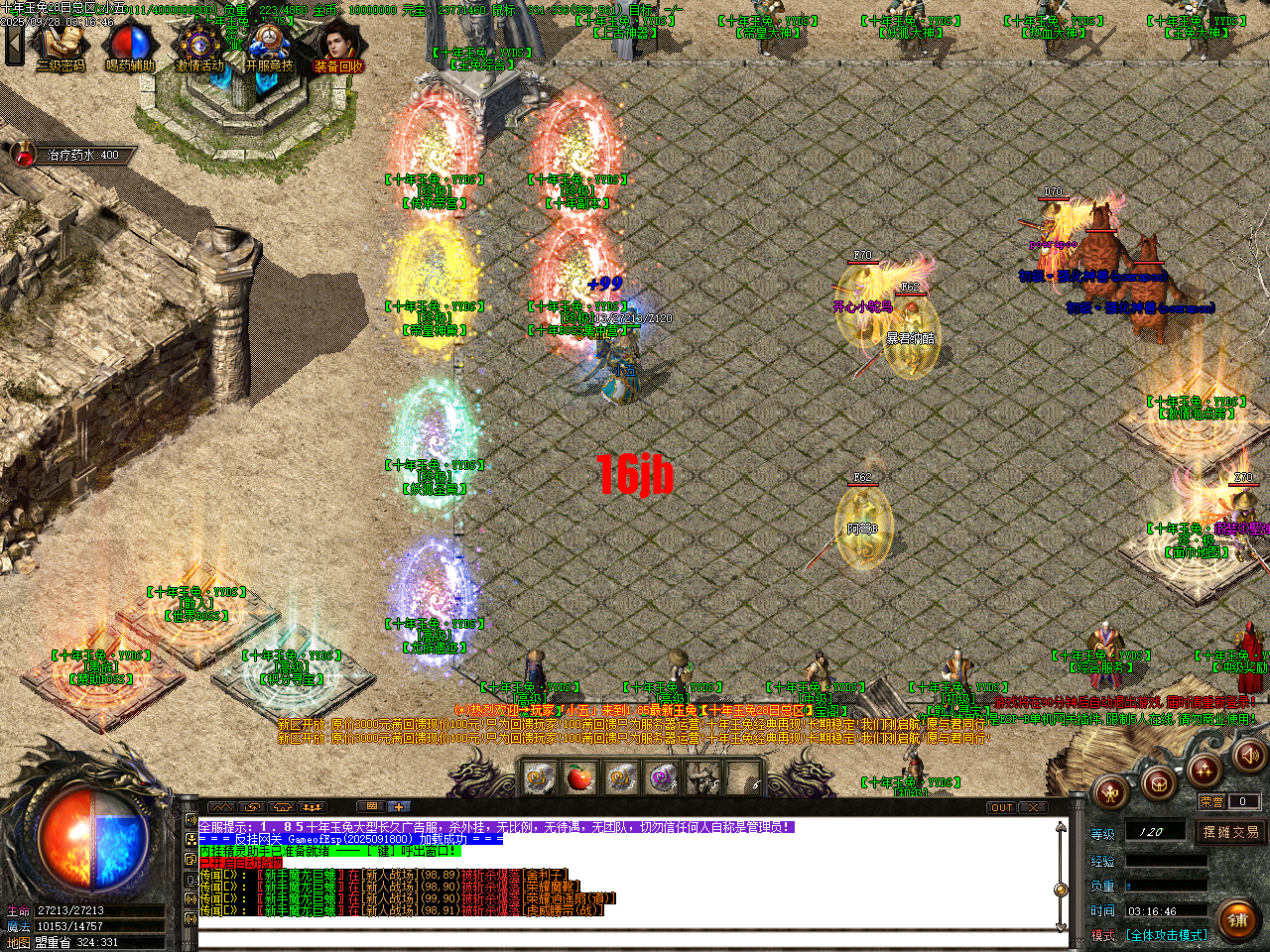
Task: Use the apple in hotbar slot 2
Action: point(580,776)
